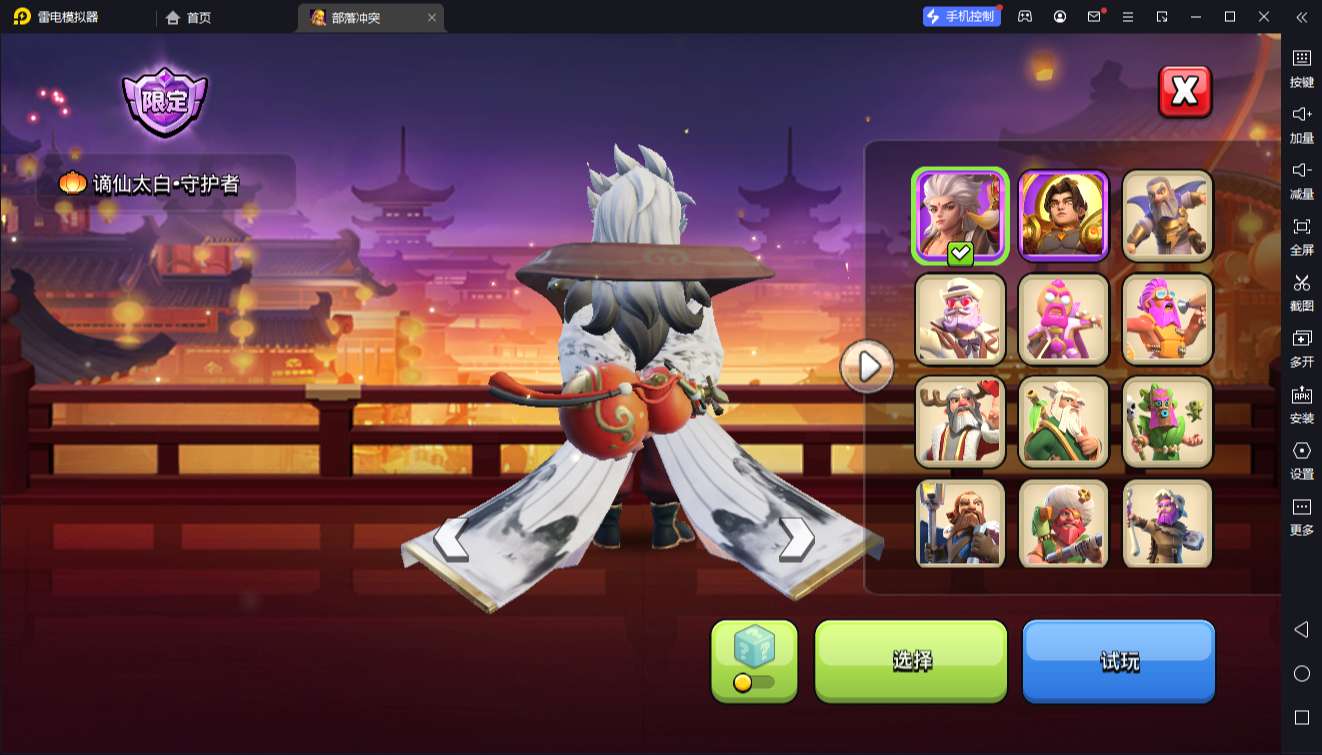Viewport: 1322px width, 755px height.
Task: Click the 手机控制 phone control button
Action: click(960, 16)
